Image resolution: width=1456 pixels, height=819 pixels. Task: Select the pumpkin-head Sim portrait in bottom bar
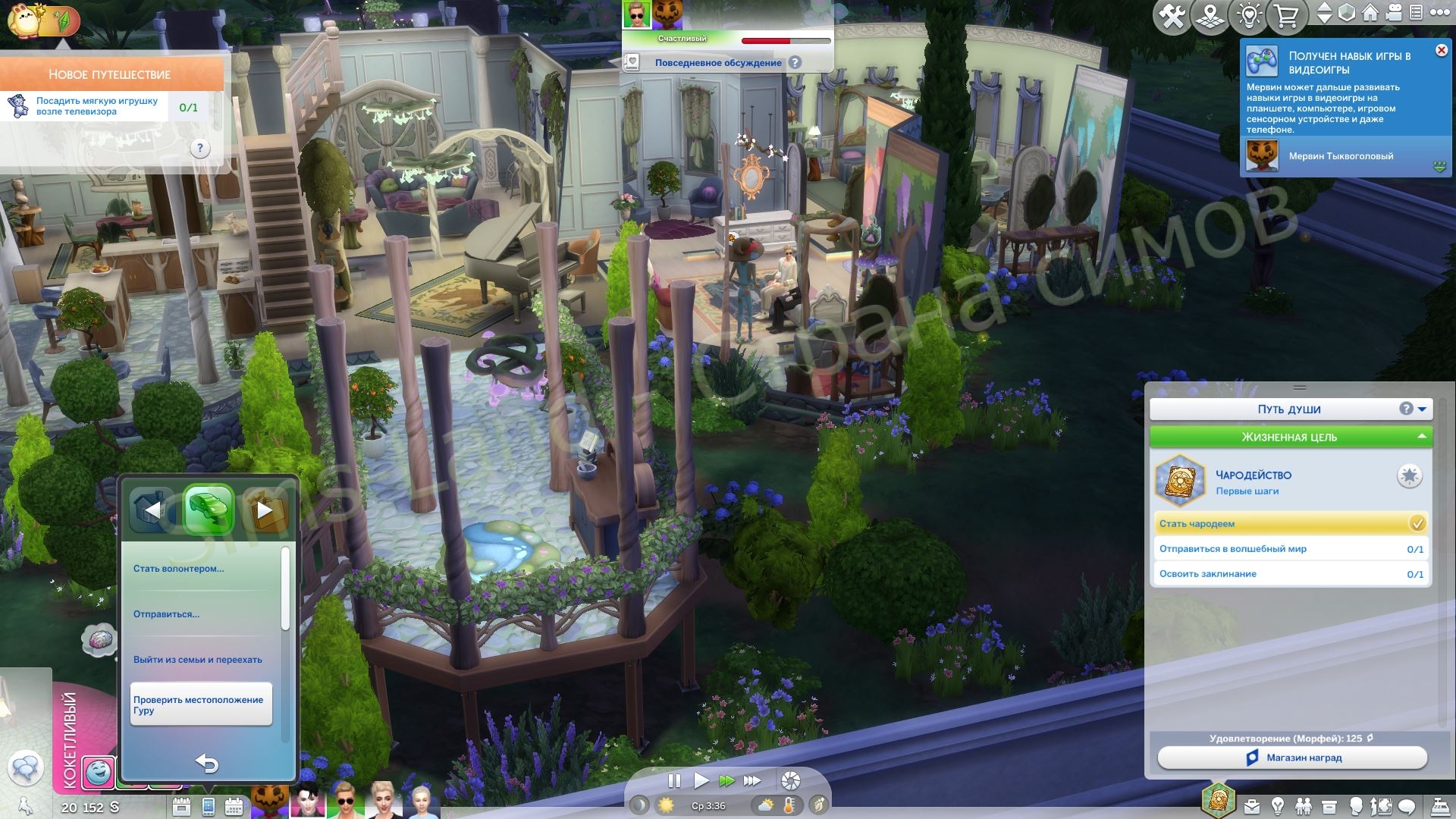click(x=271, y=800)
